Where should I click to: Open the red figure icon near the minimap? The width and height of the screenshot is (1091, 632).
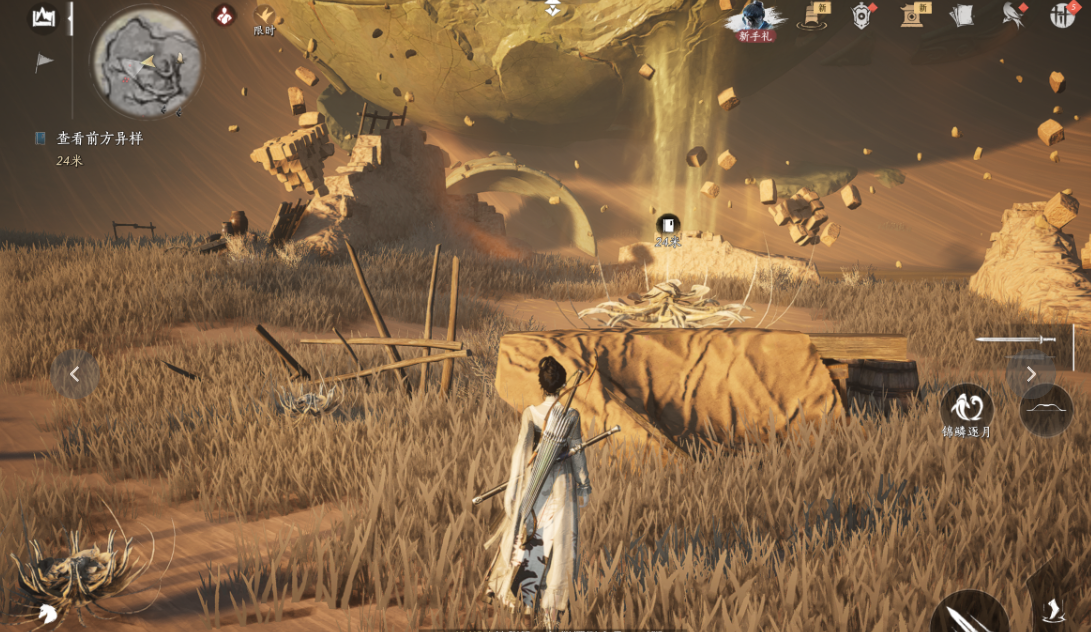[x=224, y=15]
